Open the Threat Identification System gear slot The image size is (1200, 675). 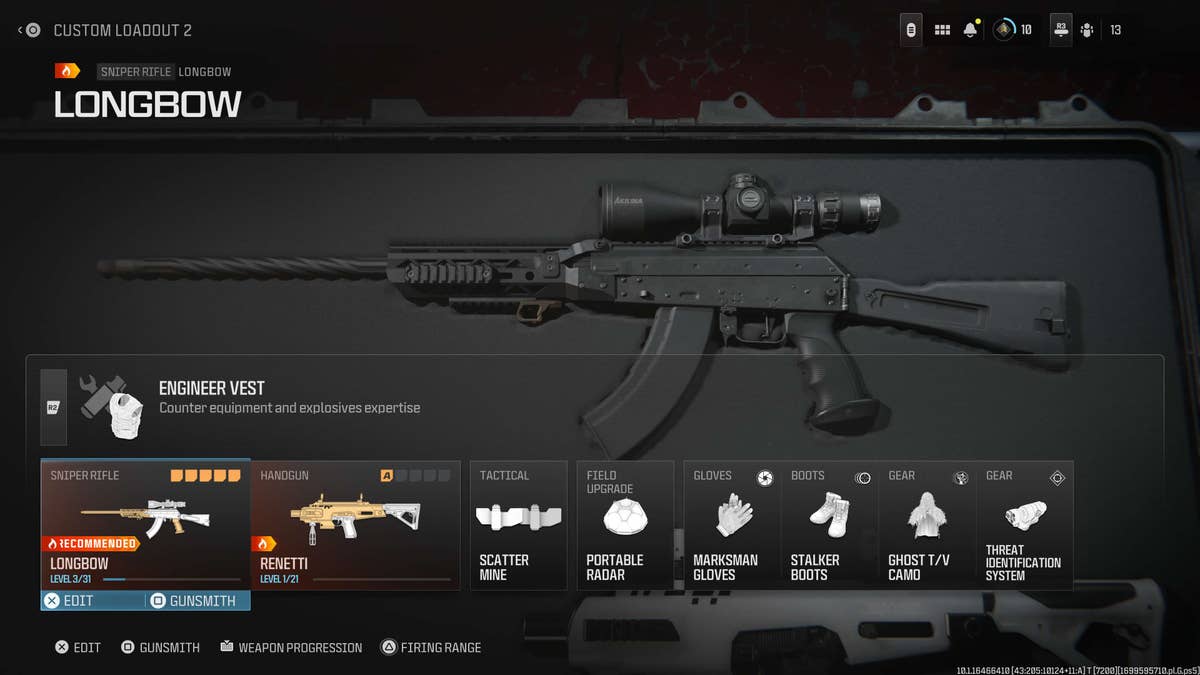tap(1024, 525)
